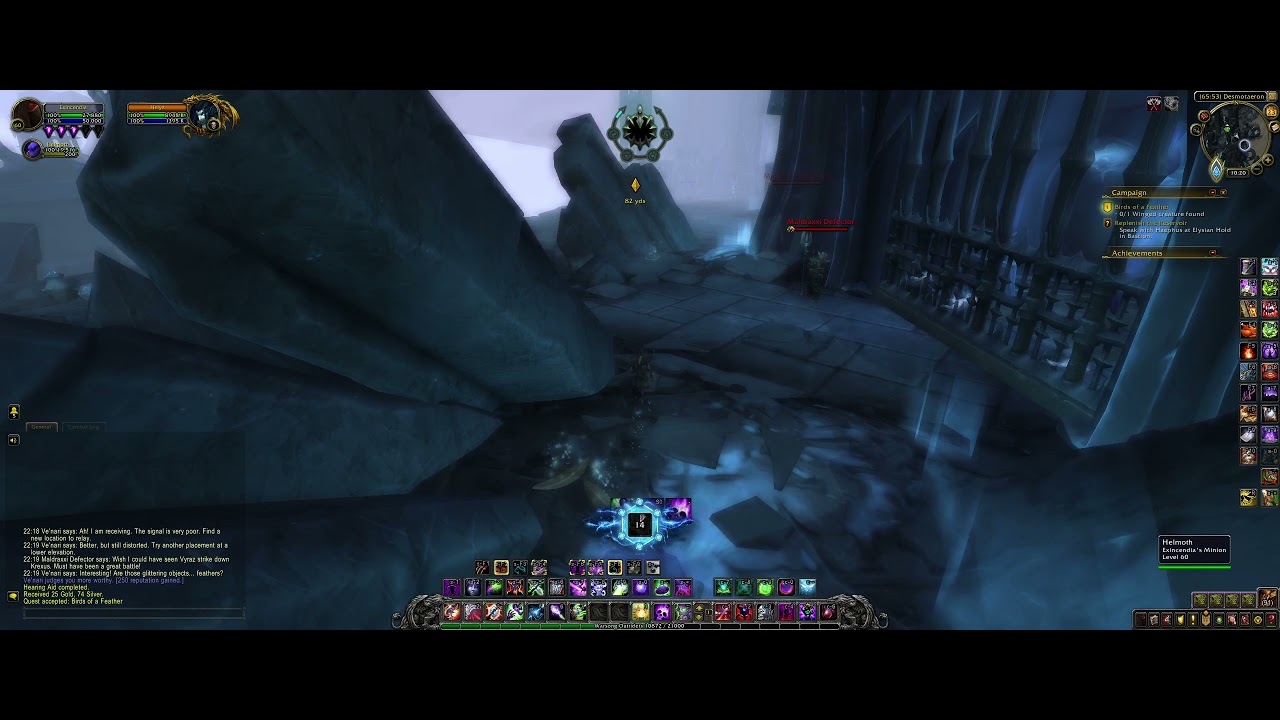Image resolution: width=1280 pixels, height=720 pixels.
Task: Activate the glowing golden ability on the bottom bar
Action: [641, 611]
